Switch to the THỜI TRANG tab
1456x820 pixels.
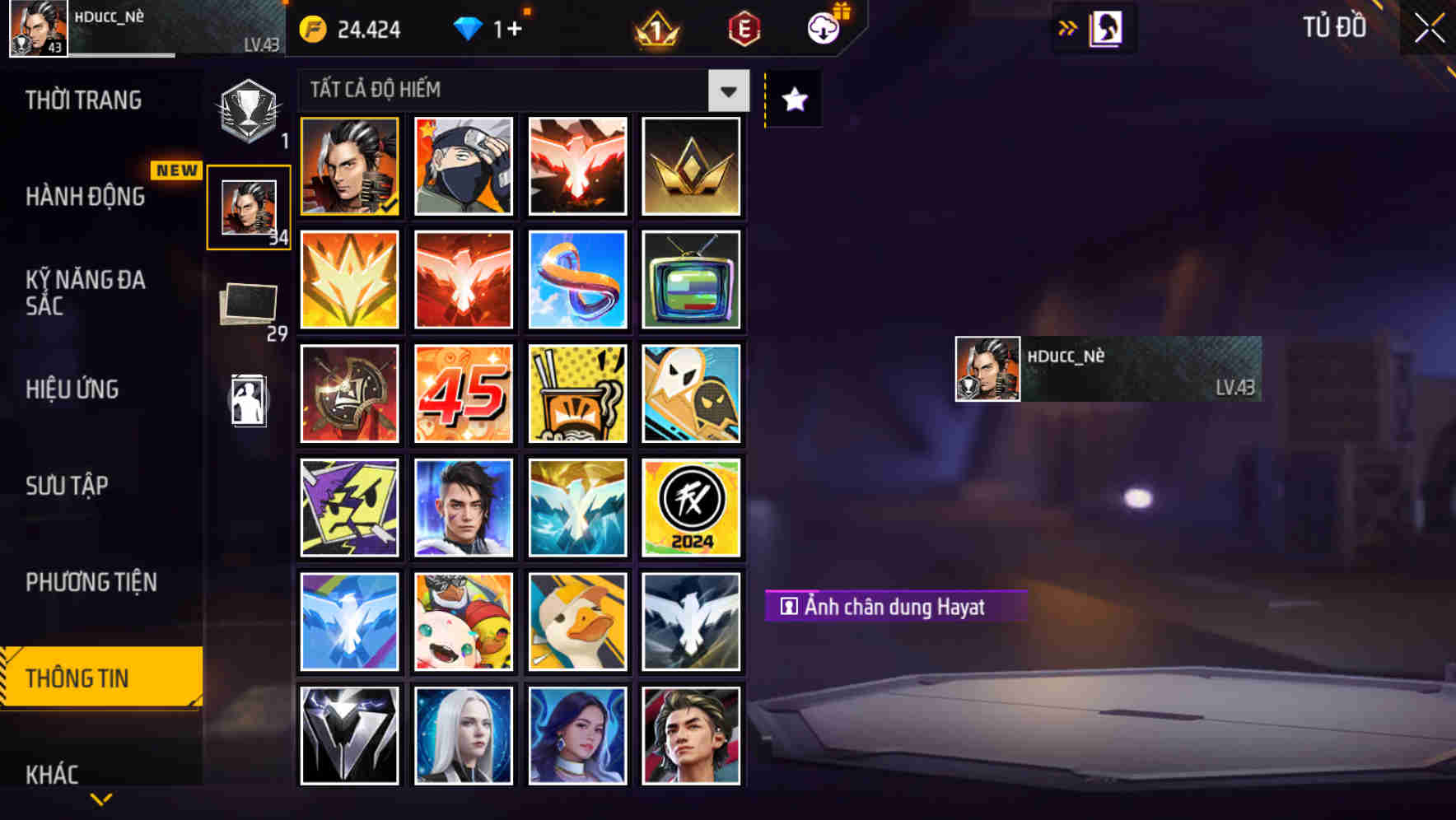coord(82,100)
